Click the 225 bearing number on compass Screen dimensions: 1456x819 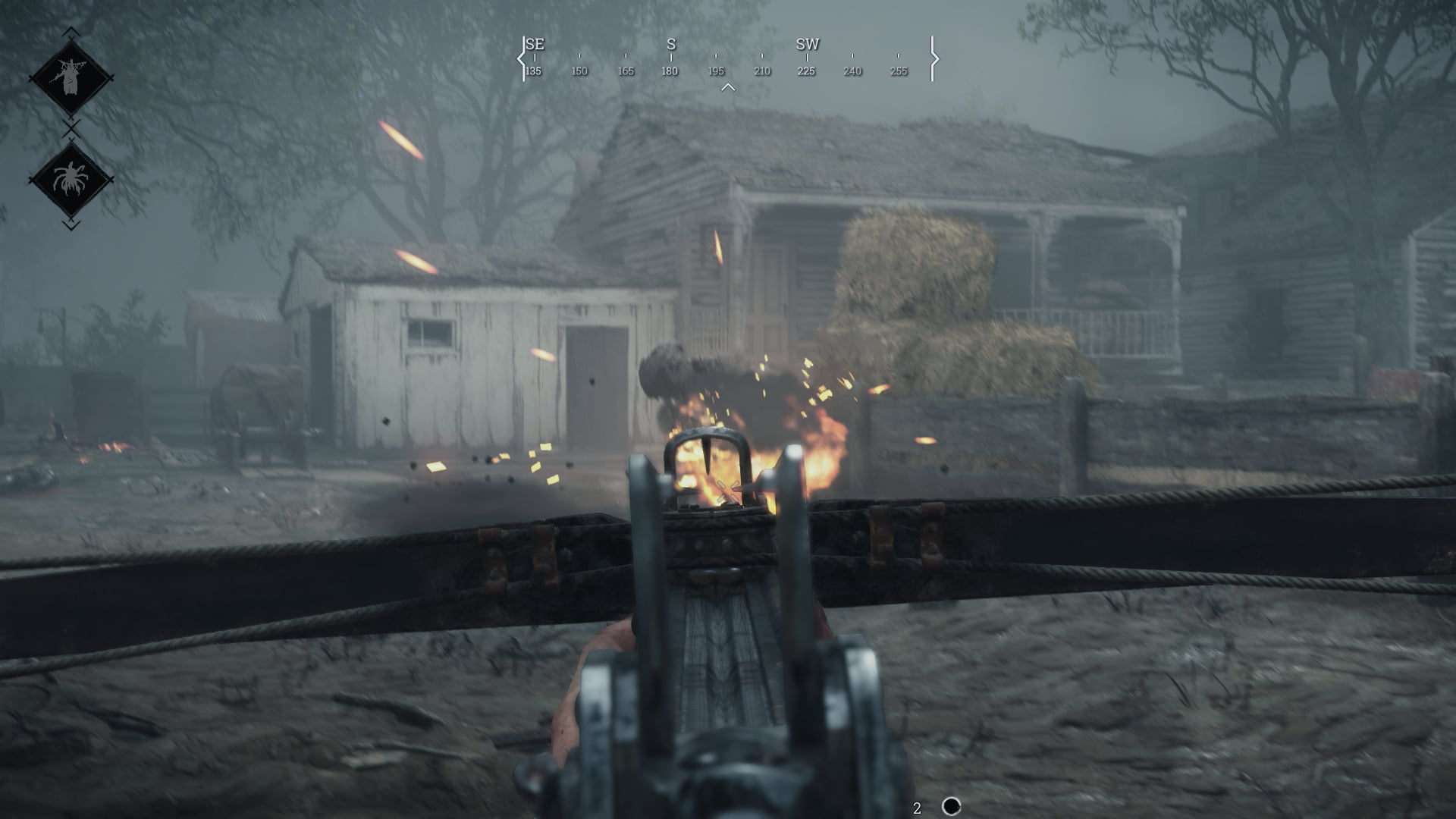pos(806,71)
